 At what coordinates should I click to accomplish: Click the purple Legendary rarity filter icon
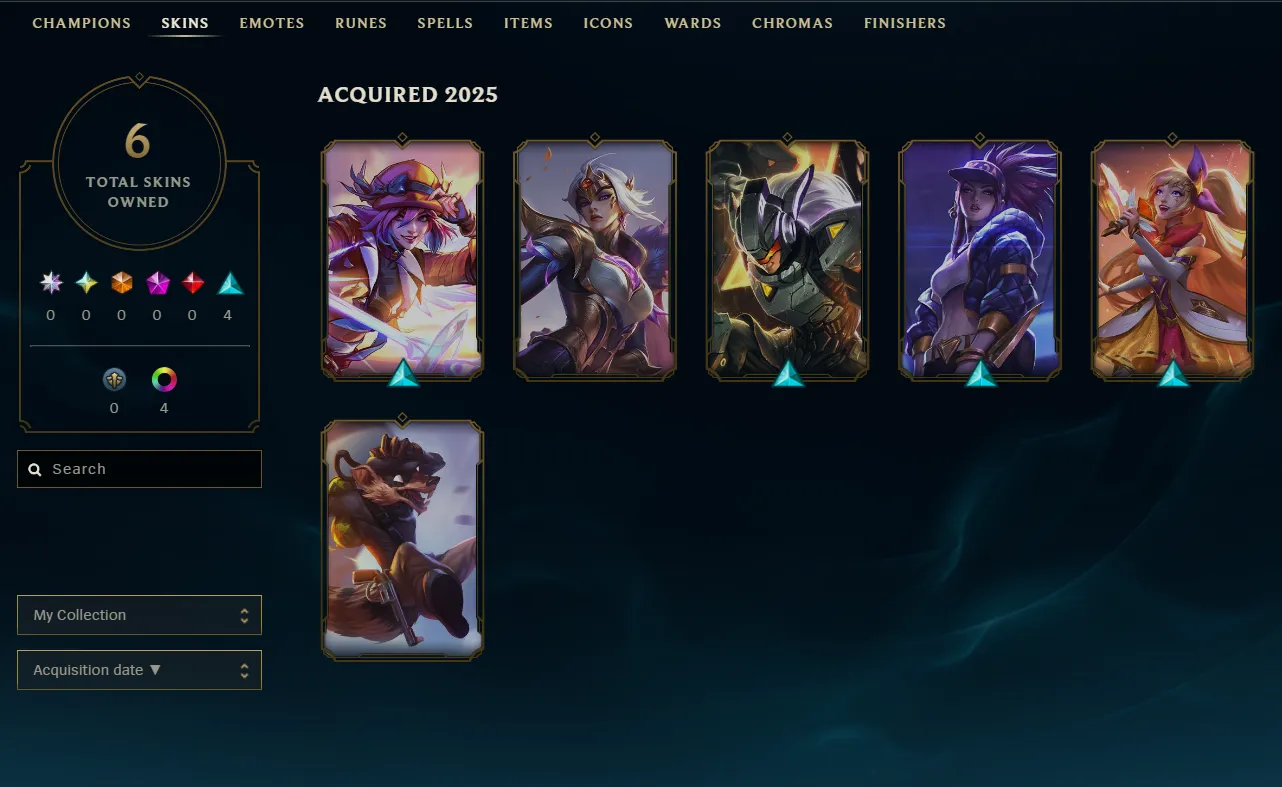[157, 283]
